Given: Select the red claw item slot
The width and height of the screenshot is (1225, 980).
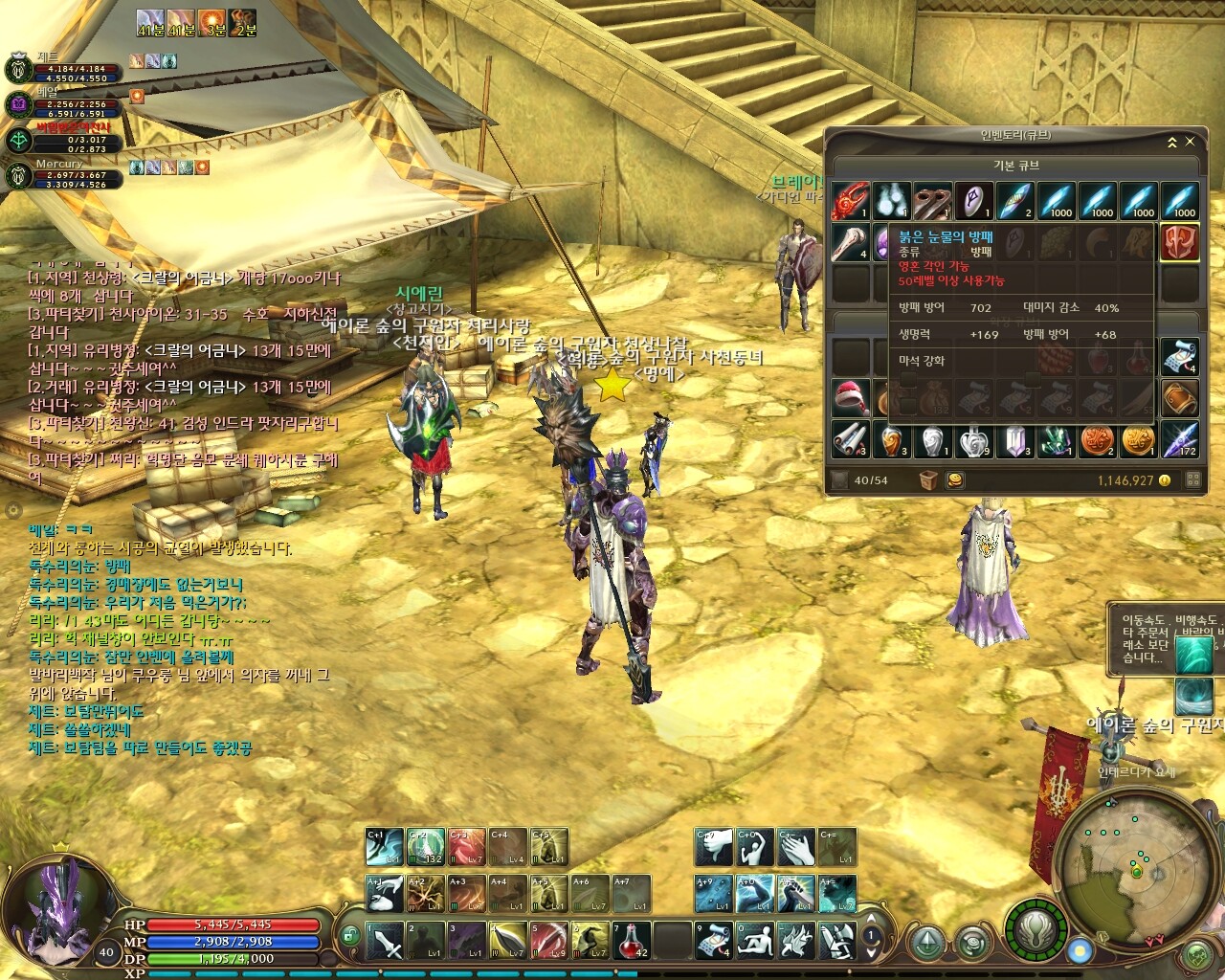Looking at the screenshot, I should (x=850, y=201).
